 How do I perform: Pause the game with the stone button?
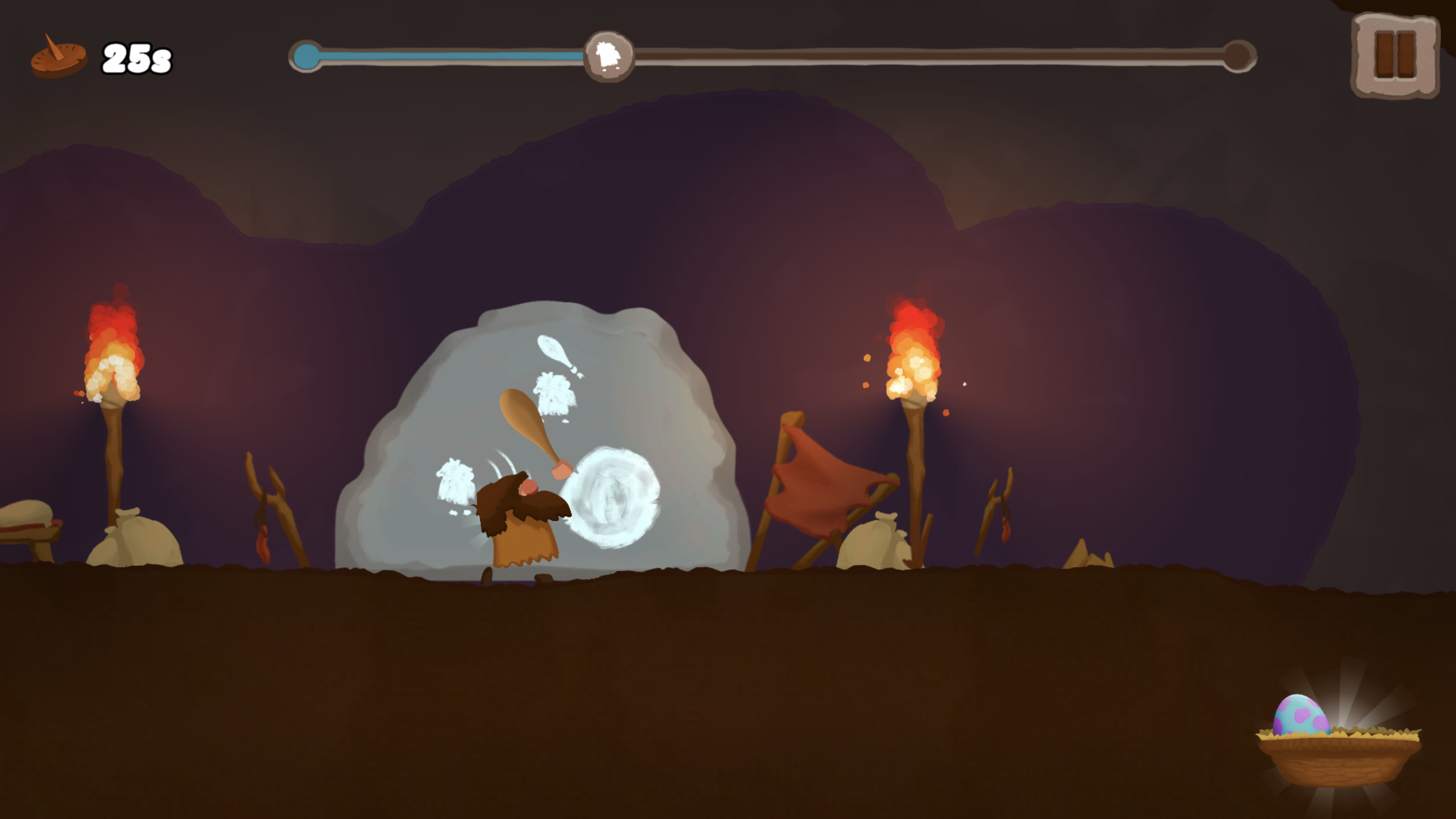[x=1394, y=55]
